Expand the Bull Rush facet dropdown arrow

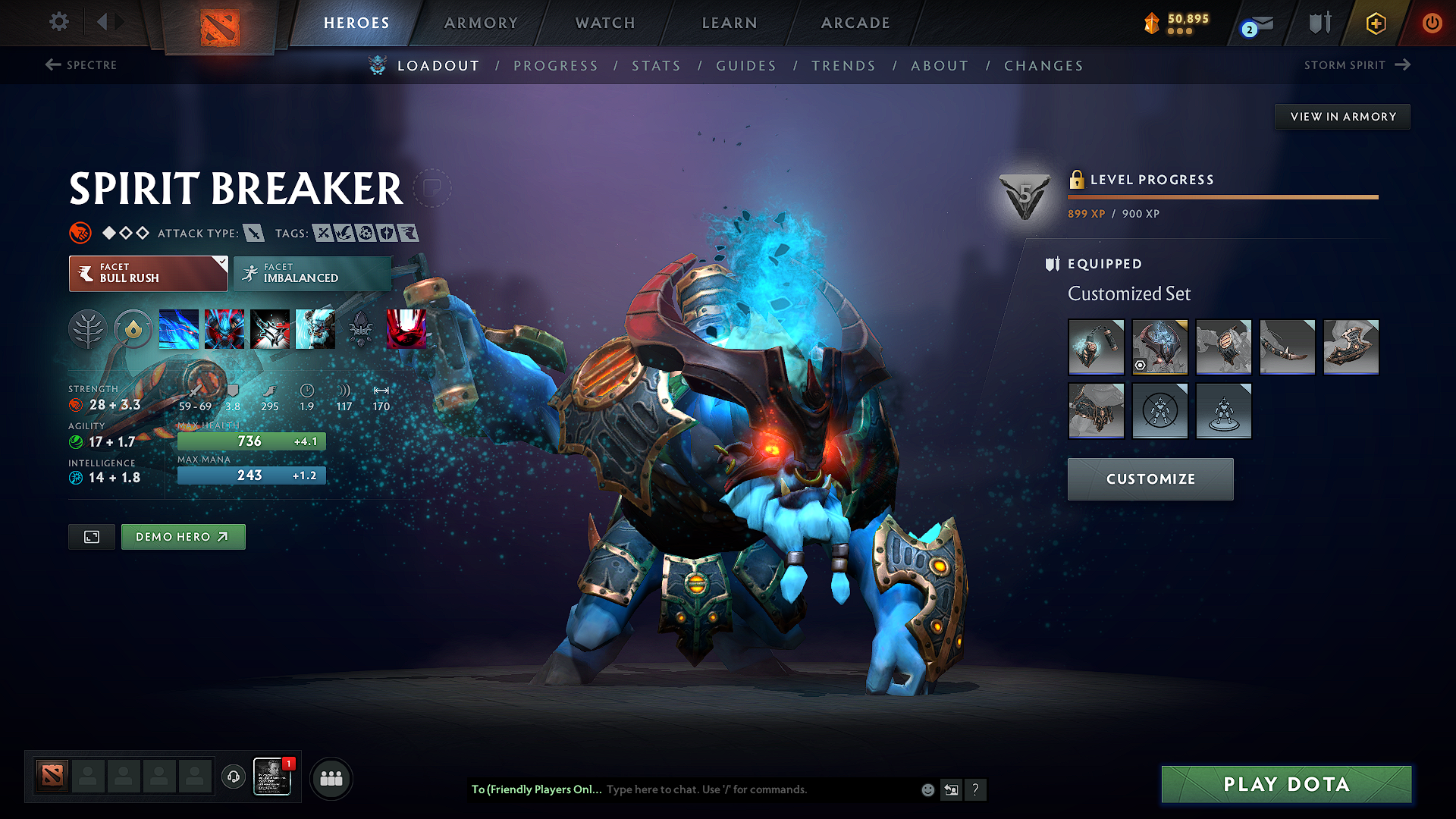(221, 264)
